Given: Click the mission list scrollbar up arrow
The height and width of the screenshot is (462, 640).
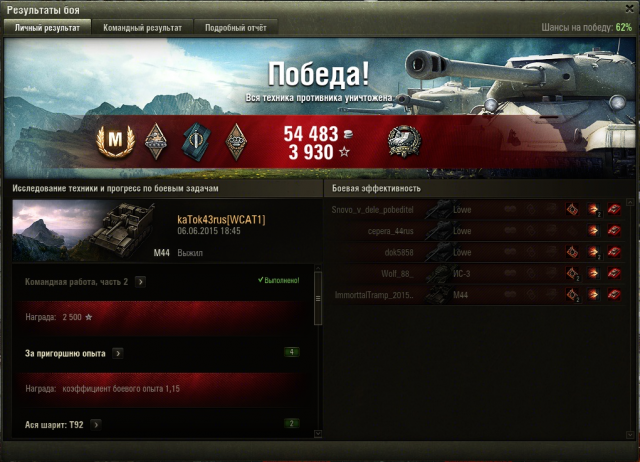Looking at the screenshot, I should tap(319, 271).
